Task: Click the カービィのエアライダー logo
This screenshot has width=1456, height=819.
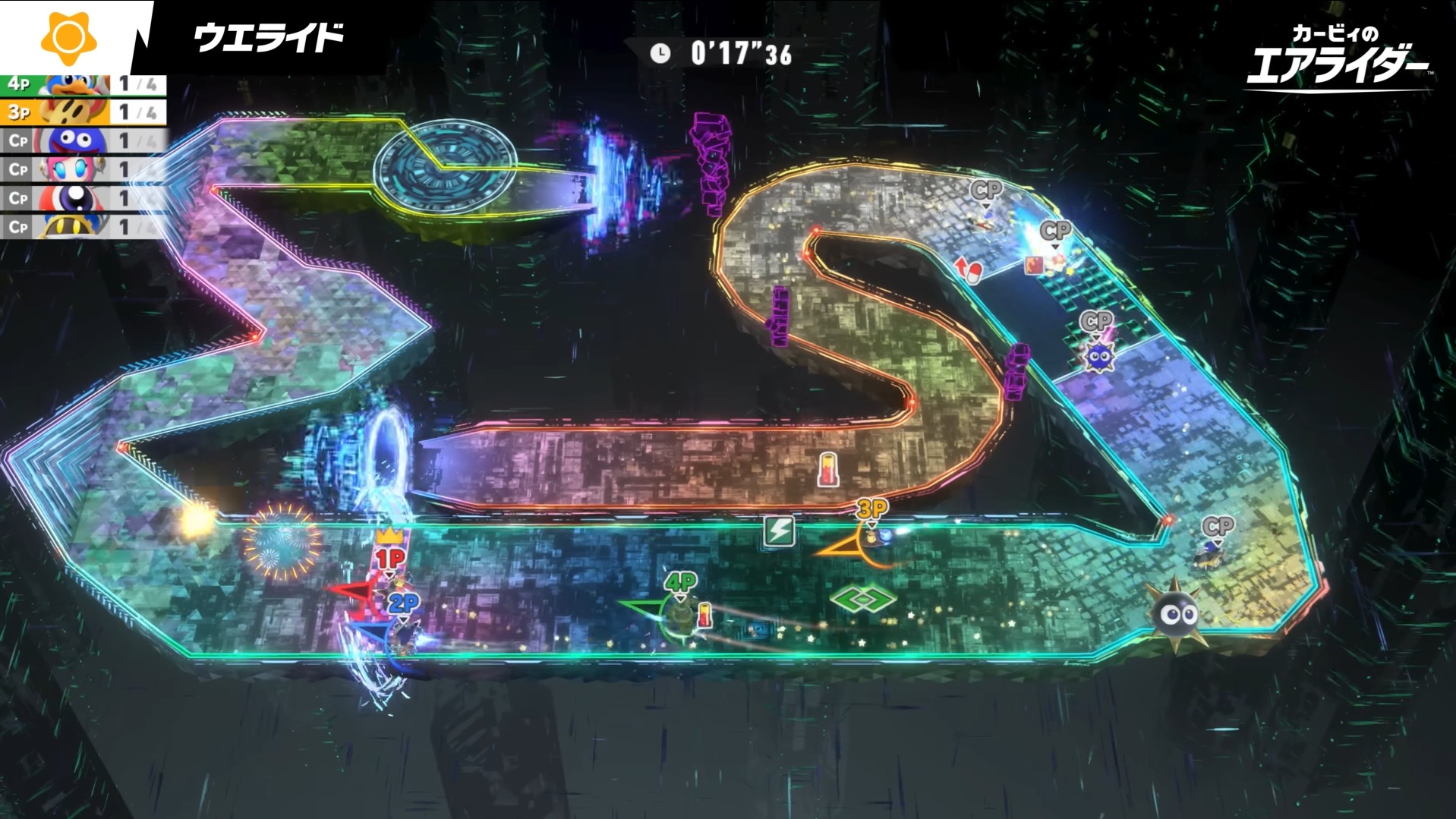Action: 1338,56
